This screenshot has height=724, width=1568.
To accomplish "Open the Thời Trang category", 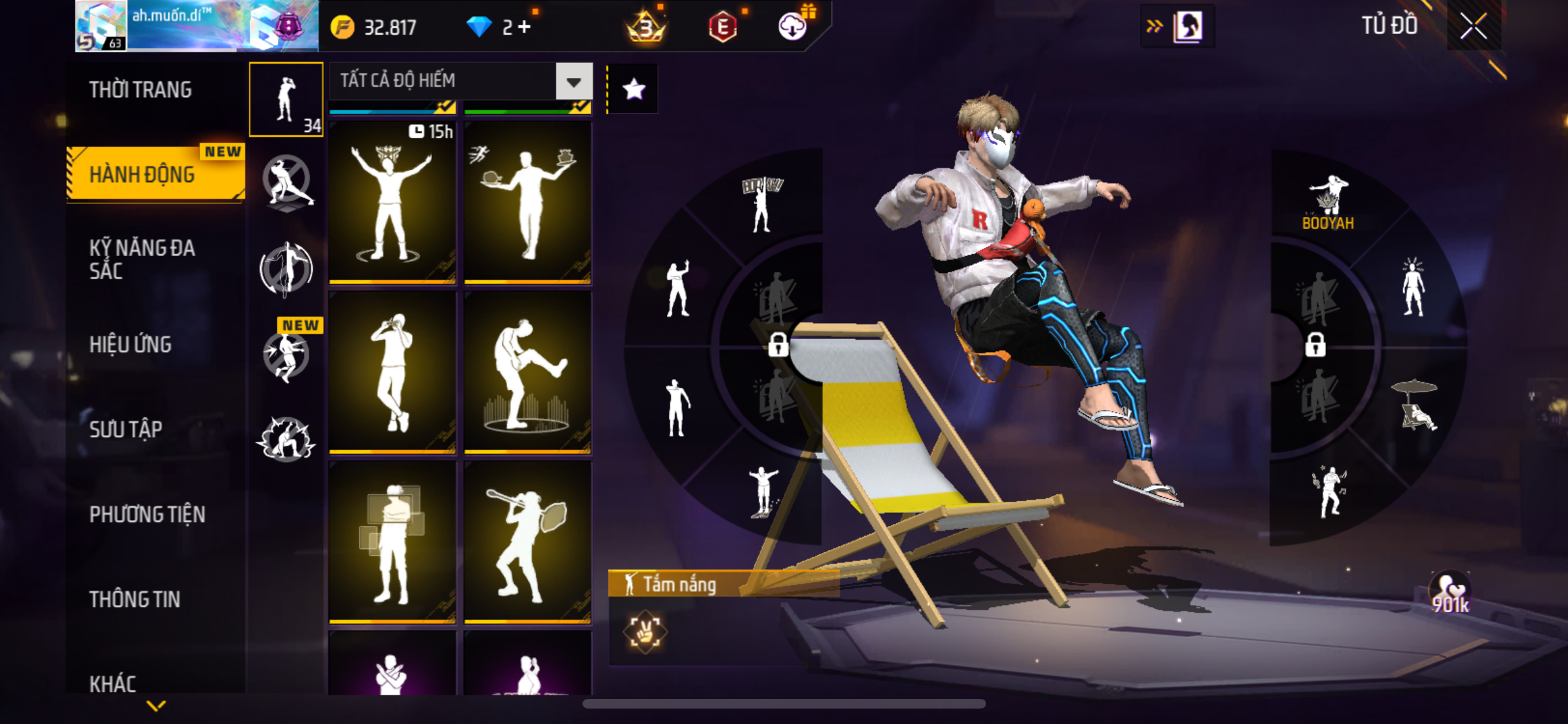I will [140, 90].
